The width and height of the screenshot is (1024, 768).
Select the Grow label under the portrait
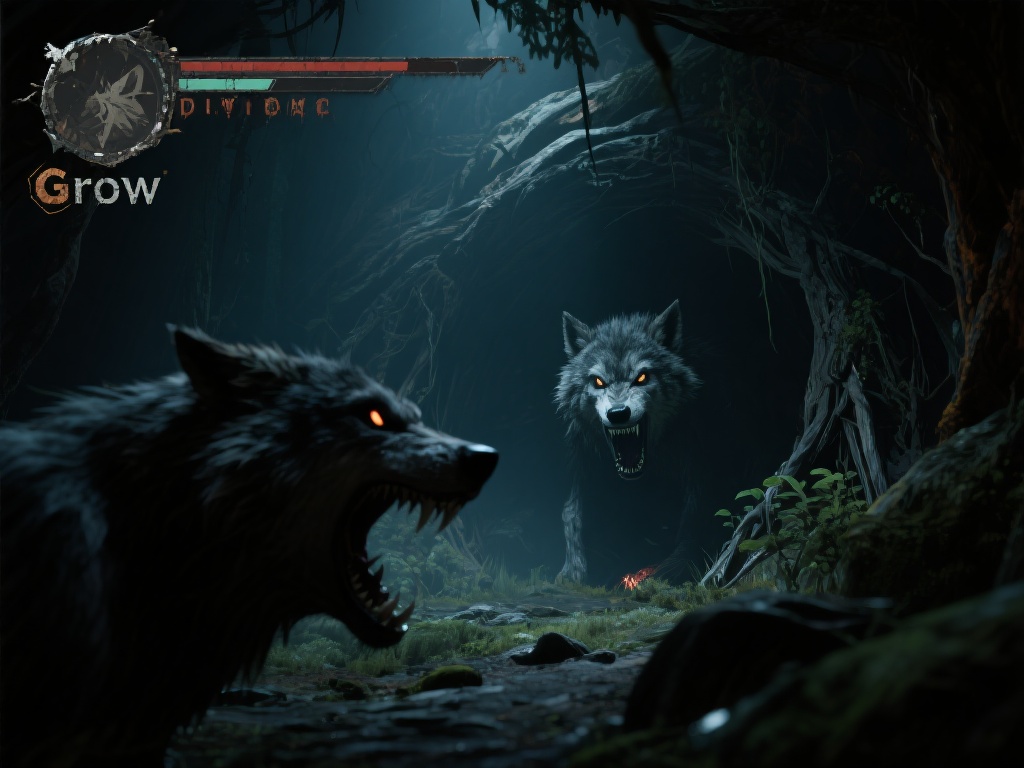click(97, 187)
